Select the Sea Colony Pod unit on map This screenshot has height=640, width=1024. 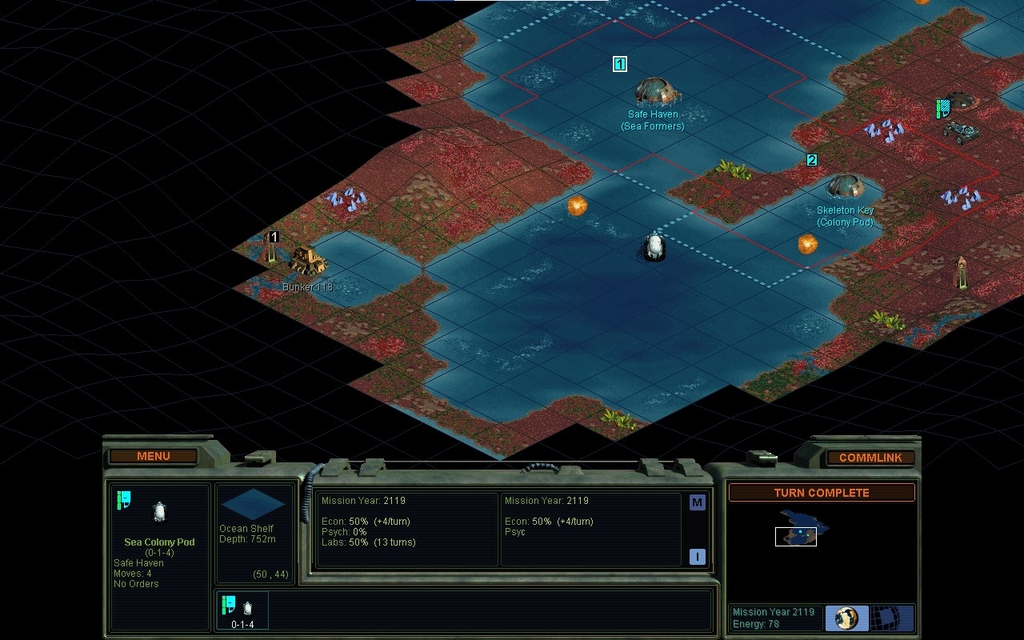(x=655, y=245)
